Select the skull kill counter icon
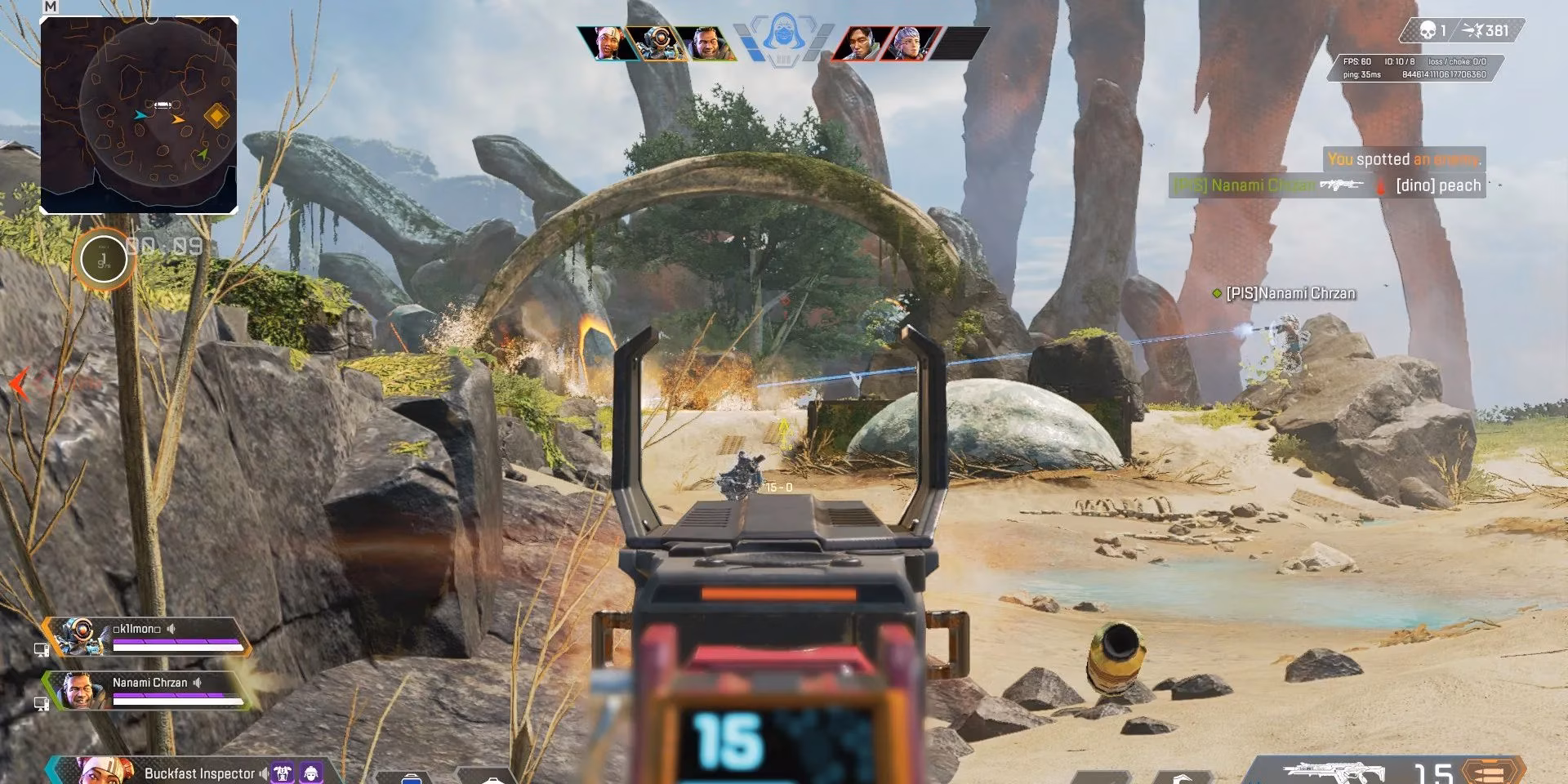Image resolution: width=1568 pixels, height=784 pixels. (x=1428, y=30)
